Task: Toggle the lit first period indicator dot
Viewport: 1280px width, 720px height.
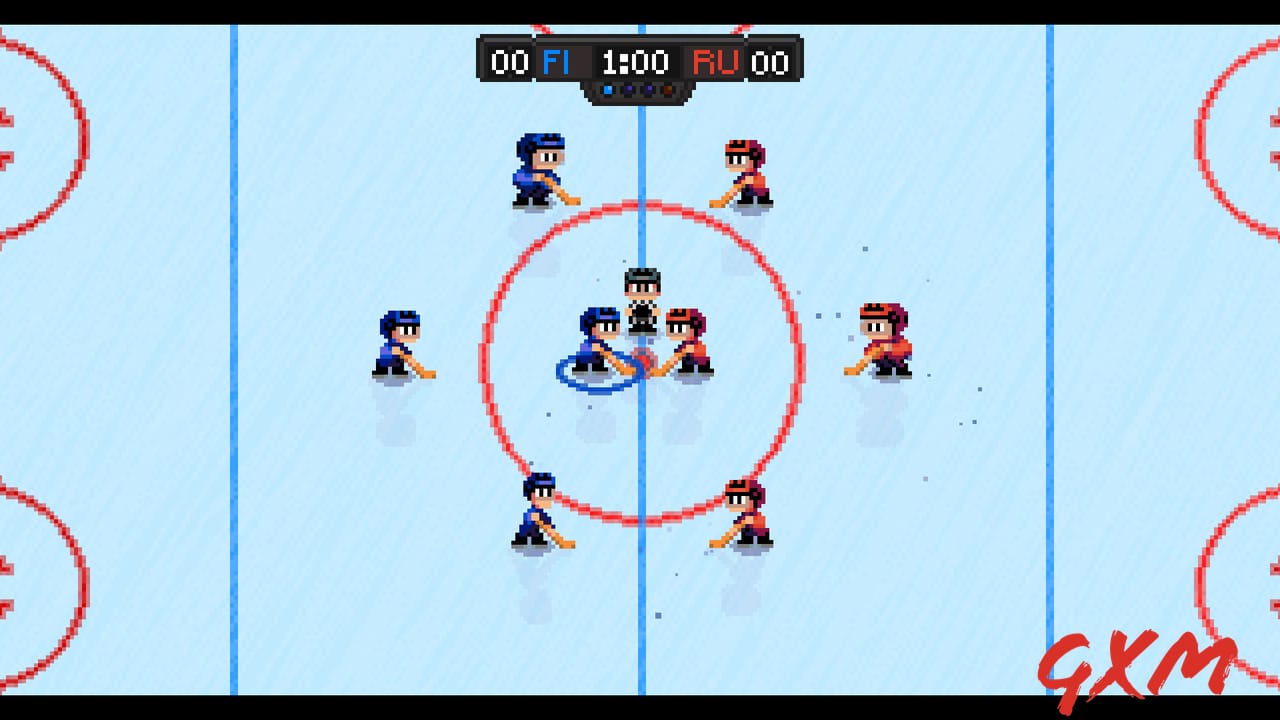Action: coord(608,90)
